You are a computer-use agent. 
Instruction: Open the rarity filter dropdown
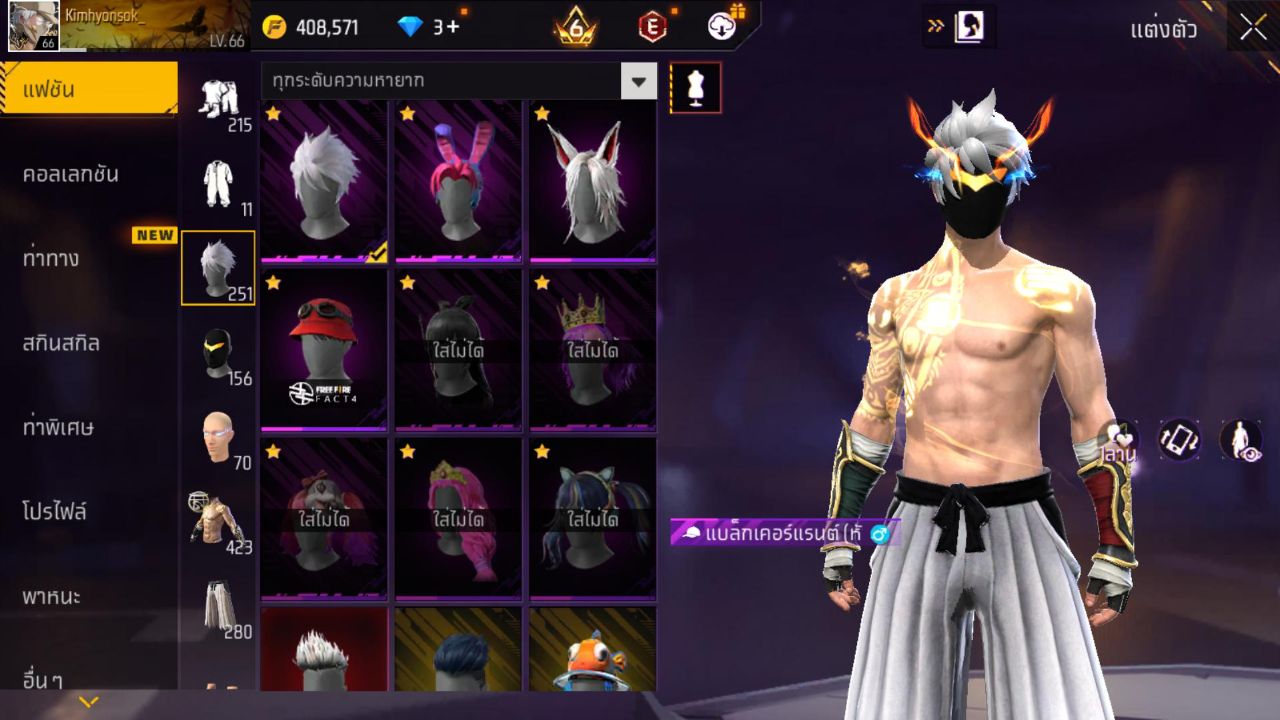(638, 81)
